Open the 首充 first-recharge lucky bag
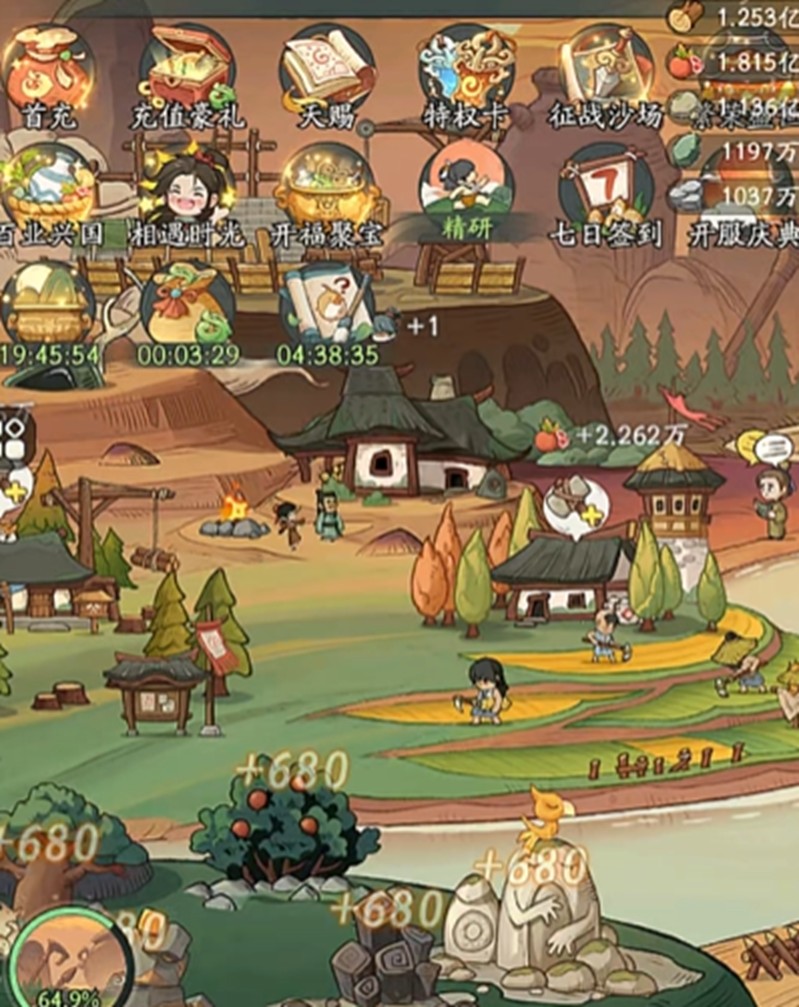 48,71
